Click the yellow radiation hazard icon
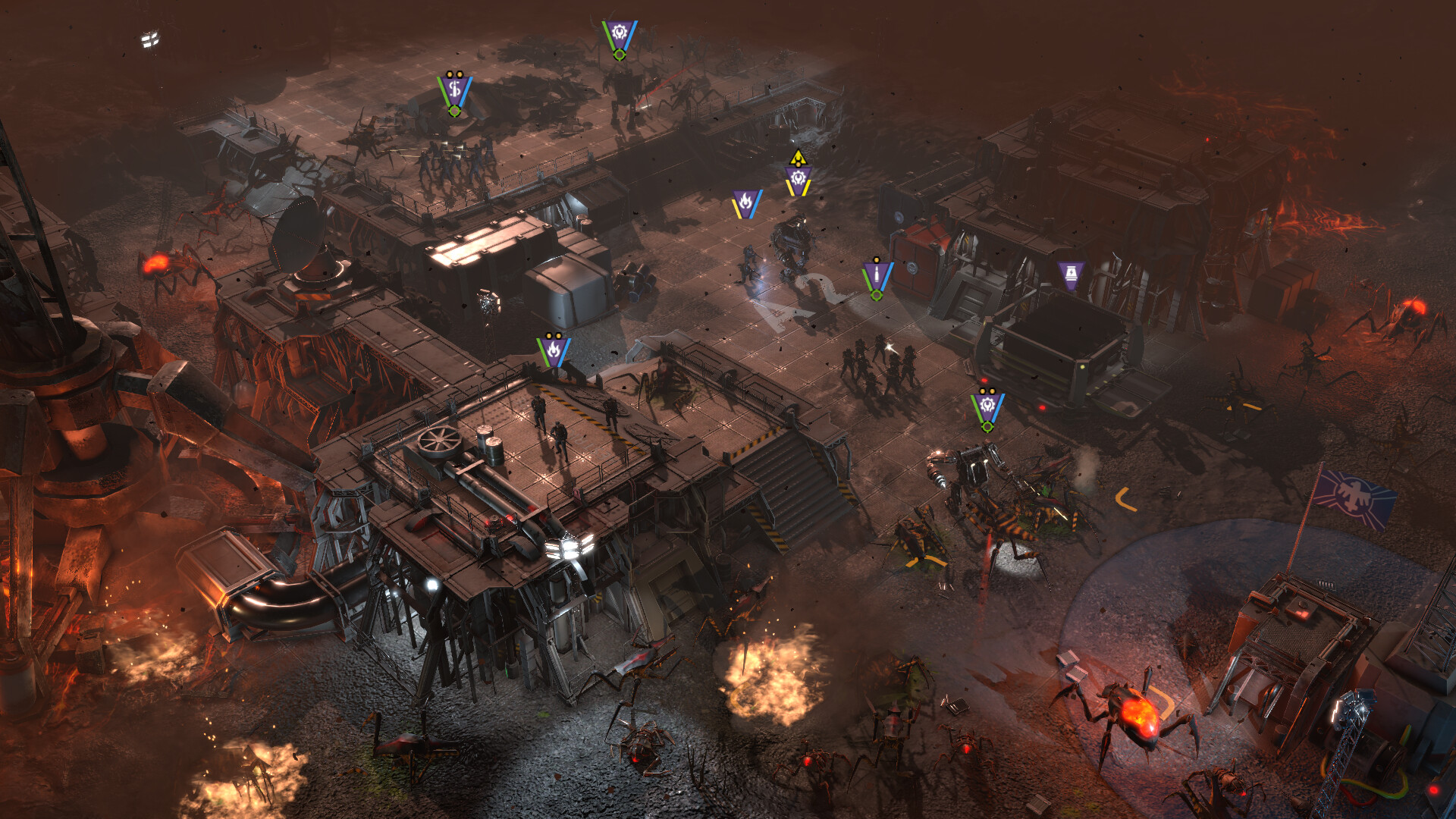The height and width of the screenshot is (819, 1456). point(800,159)
